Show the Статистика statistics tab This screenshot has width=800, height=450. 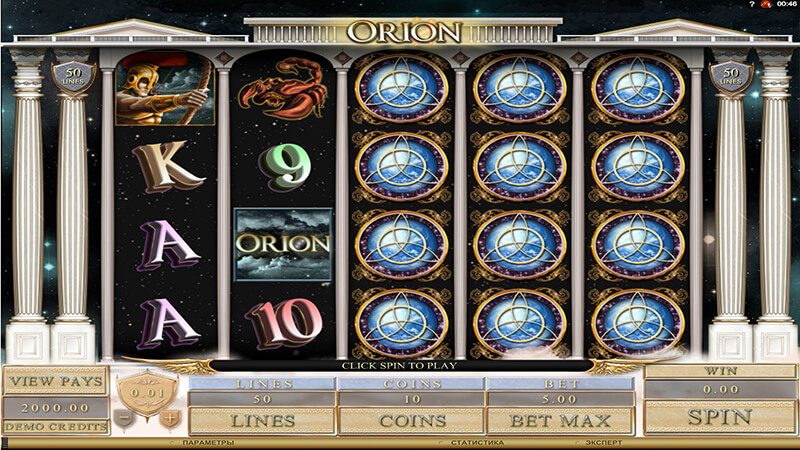coord(470,442)
